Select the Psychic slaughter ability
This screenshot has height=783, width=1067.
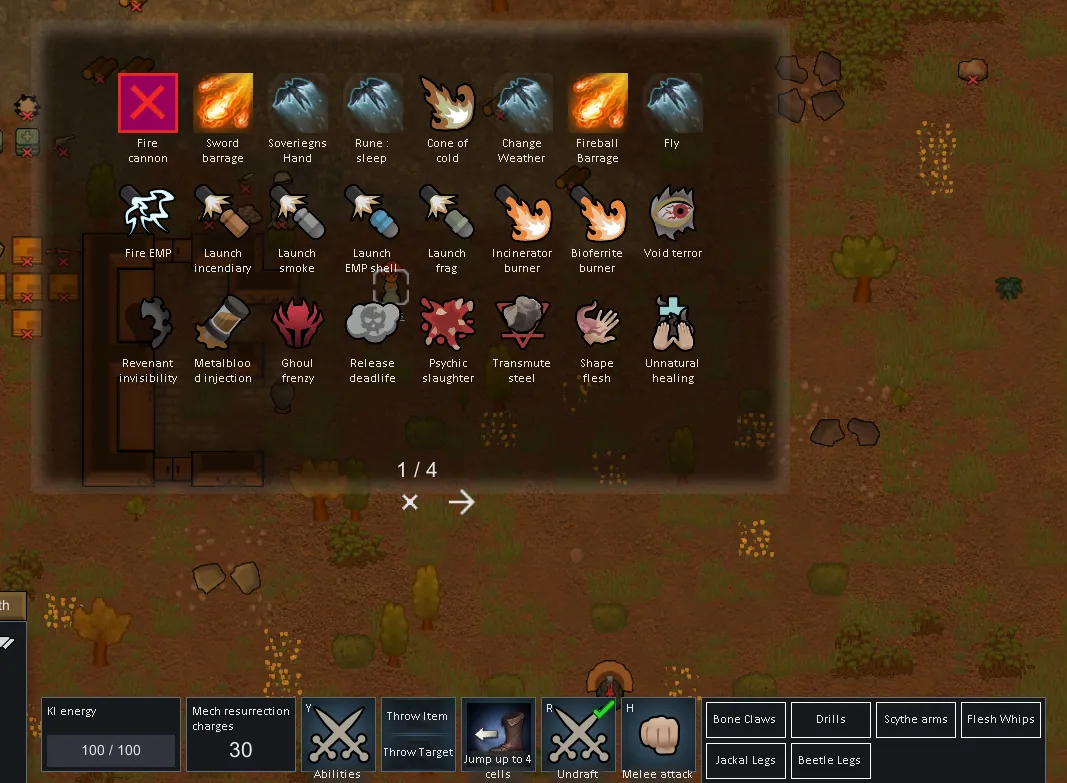[447, 323]
